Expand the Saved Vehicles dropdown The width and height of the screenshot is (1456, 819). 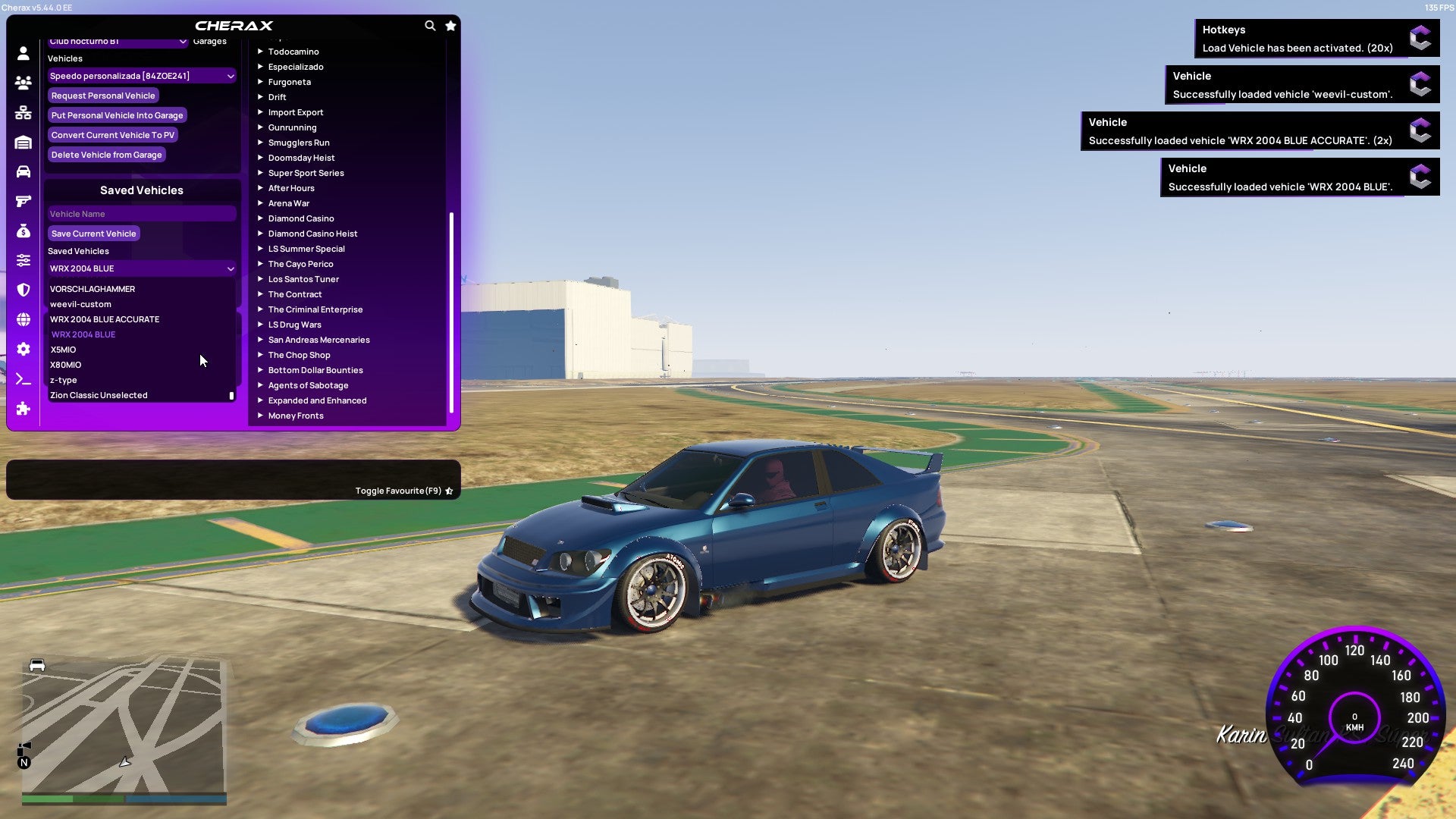(x=141, y=268)
